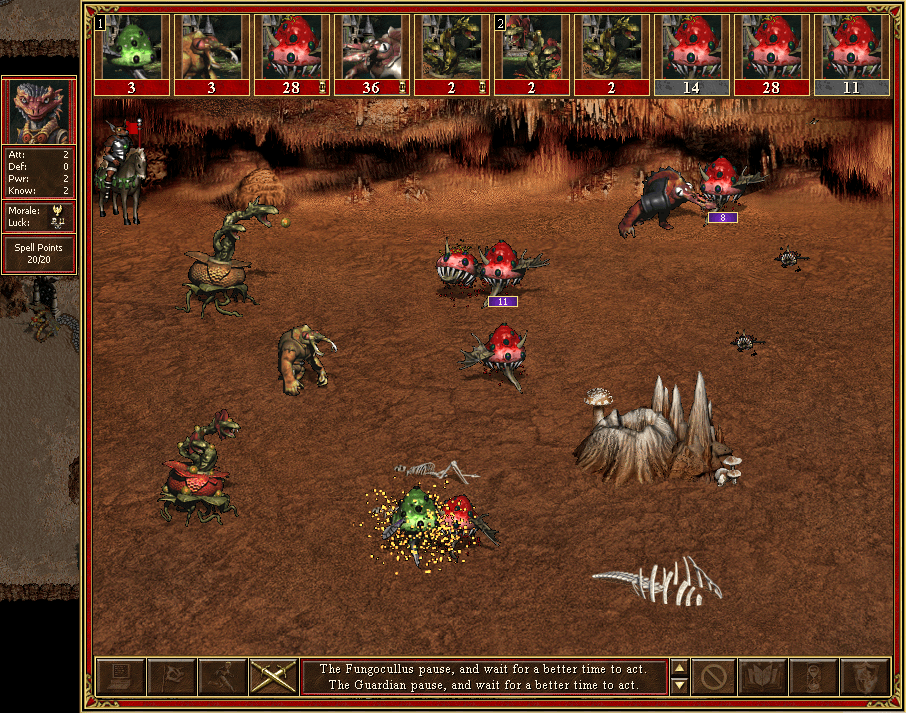This screenshot has width=906, height=713.
Task: Click the combat log down arrow
Action: [x=679, y=686]
